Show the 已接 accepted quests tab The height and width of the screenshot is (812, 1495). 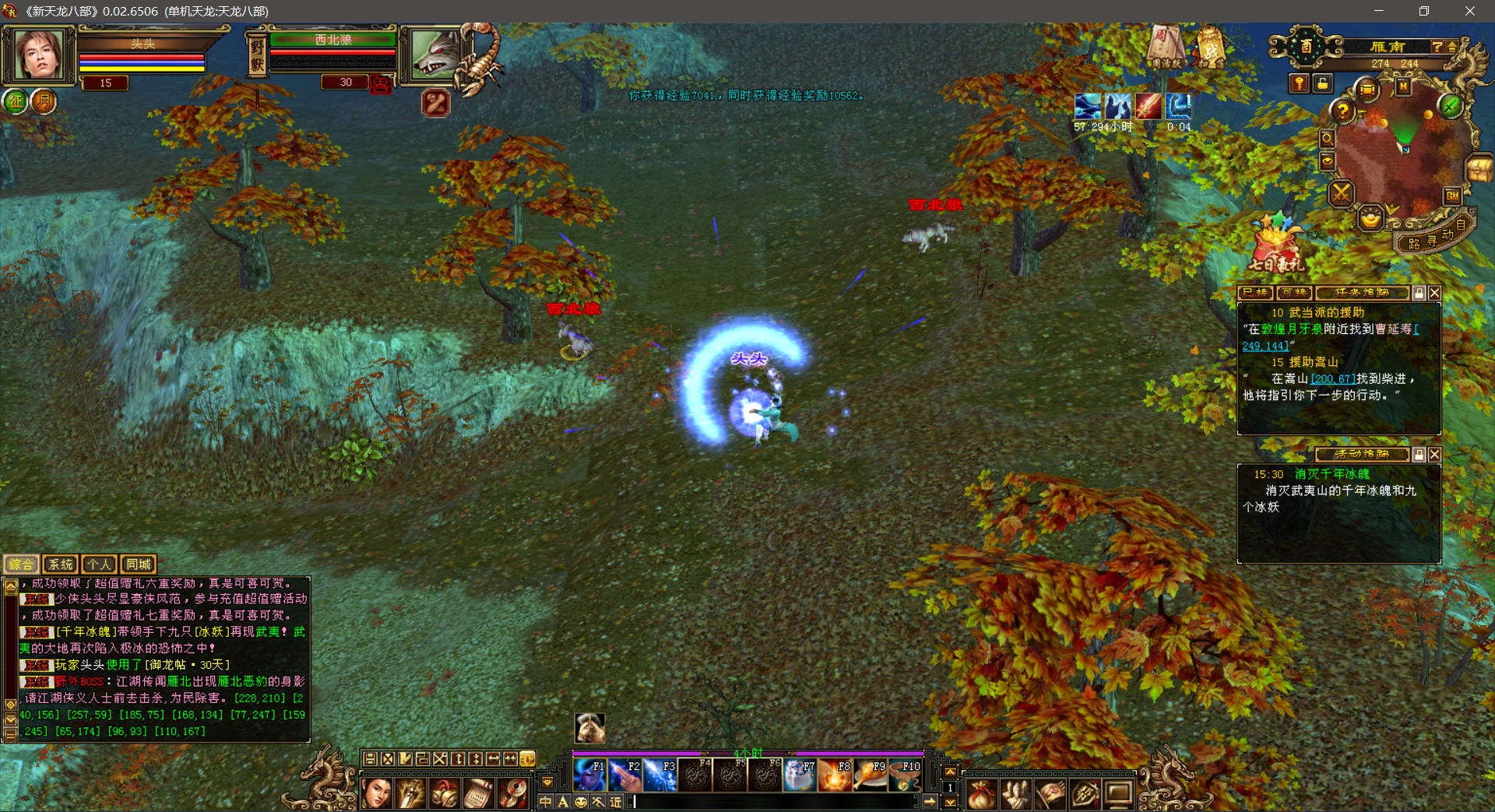click(x=1254, y=293)
